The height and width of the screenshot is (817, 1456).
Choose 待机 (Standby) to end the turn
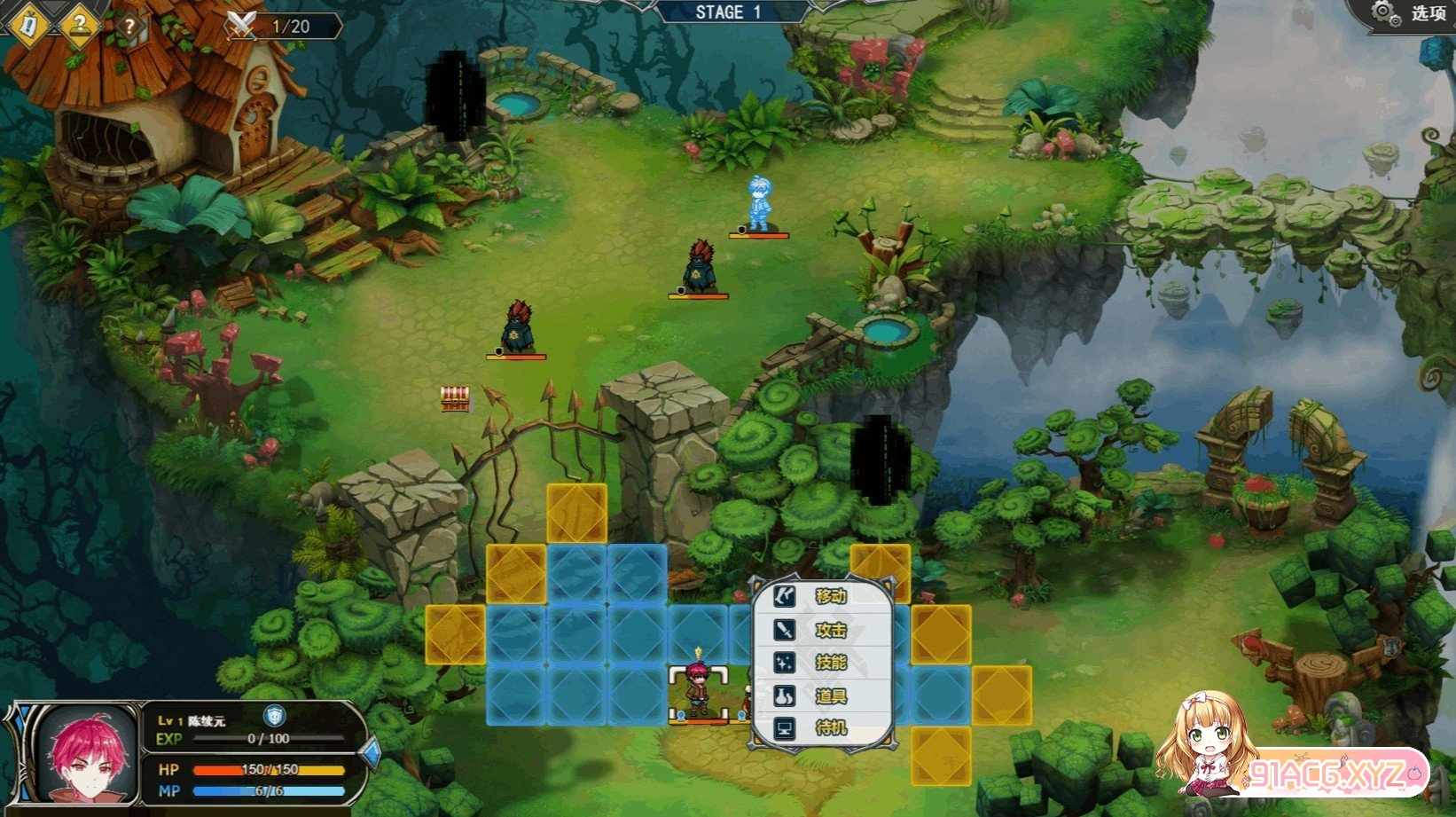(x=822, y=729)
